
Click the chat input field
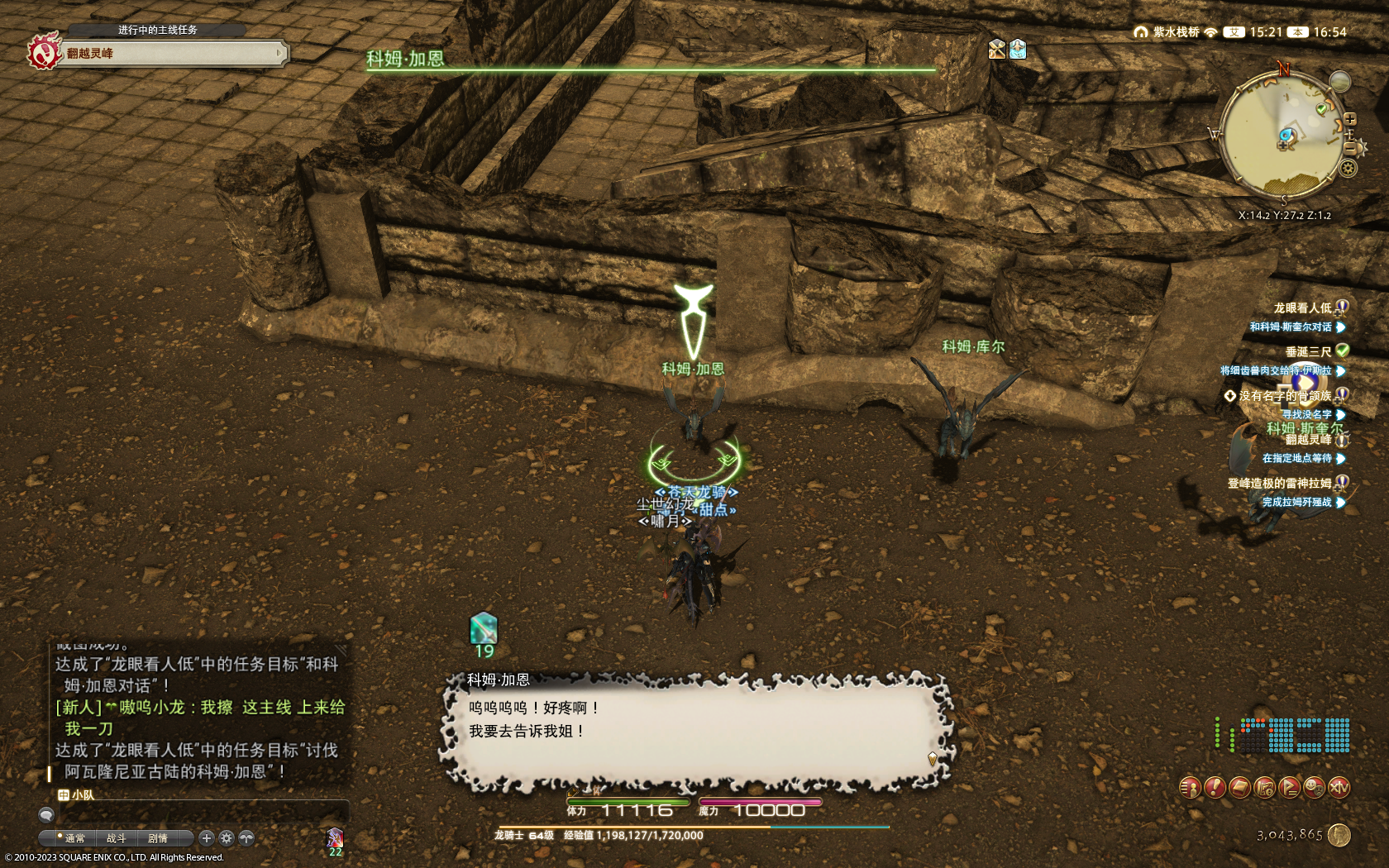point(198,814)
